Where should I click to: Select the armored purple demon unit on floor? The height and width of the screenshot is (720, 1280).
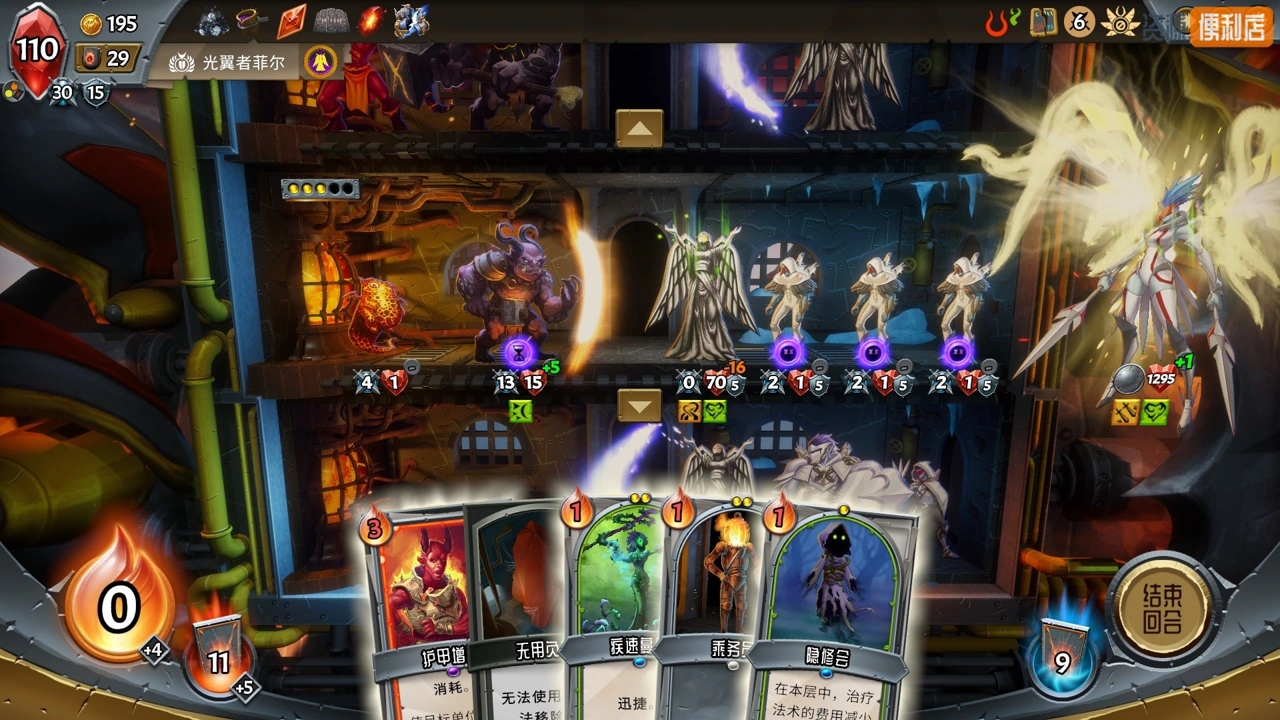click(515, 295)
